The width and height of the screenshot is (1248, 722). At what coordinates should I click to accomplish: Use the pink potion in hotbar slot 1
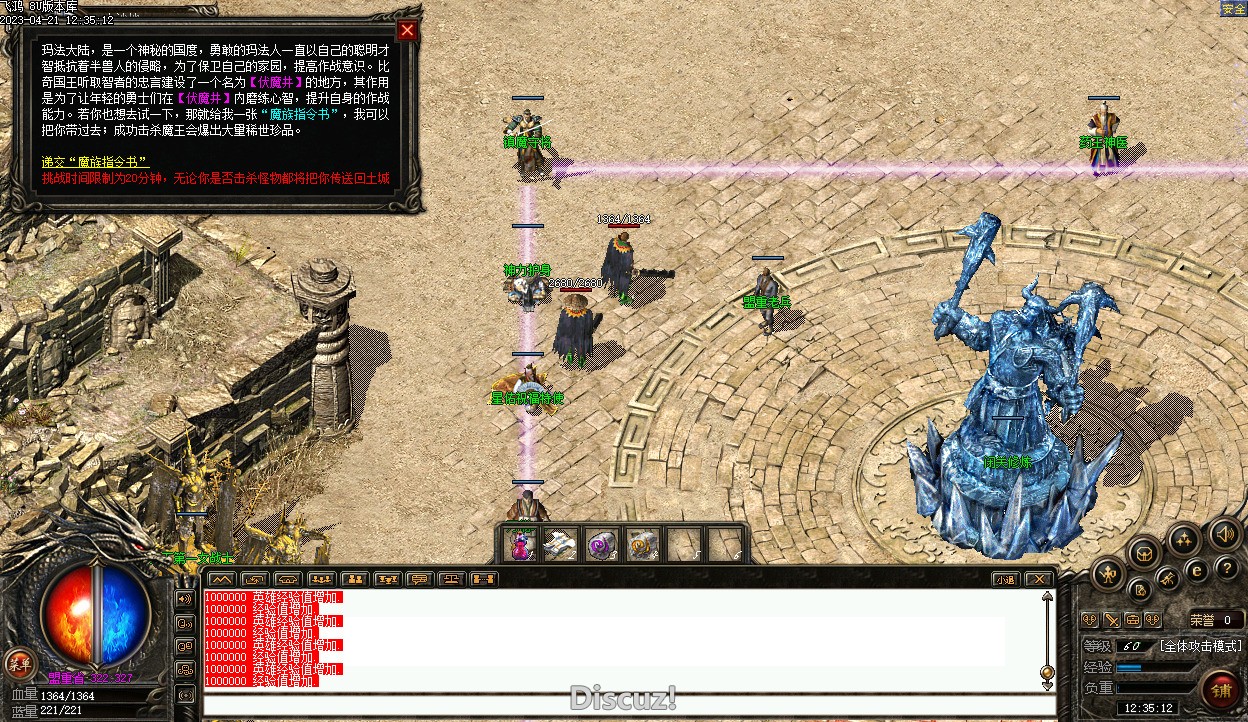click(x=521, y=545)
